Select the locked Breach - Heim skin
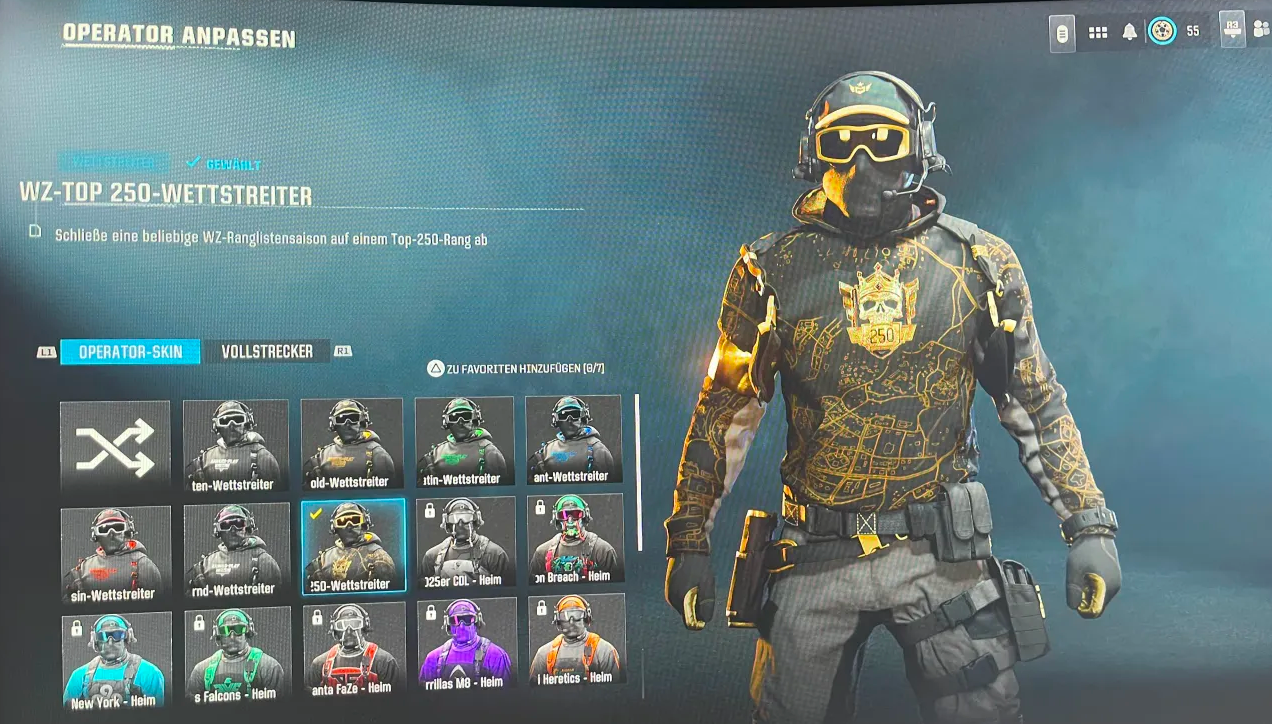 (x=575, y=540)
